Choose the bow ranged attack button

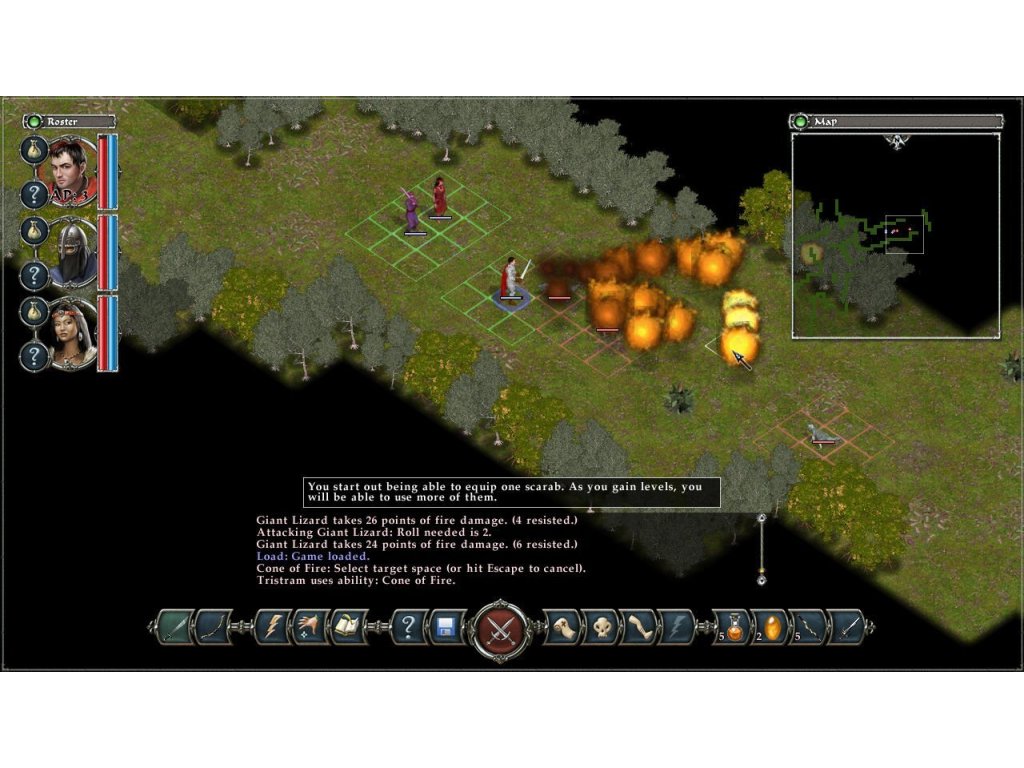pyautogui.click(x=213, y=627)
